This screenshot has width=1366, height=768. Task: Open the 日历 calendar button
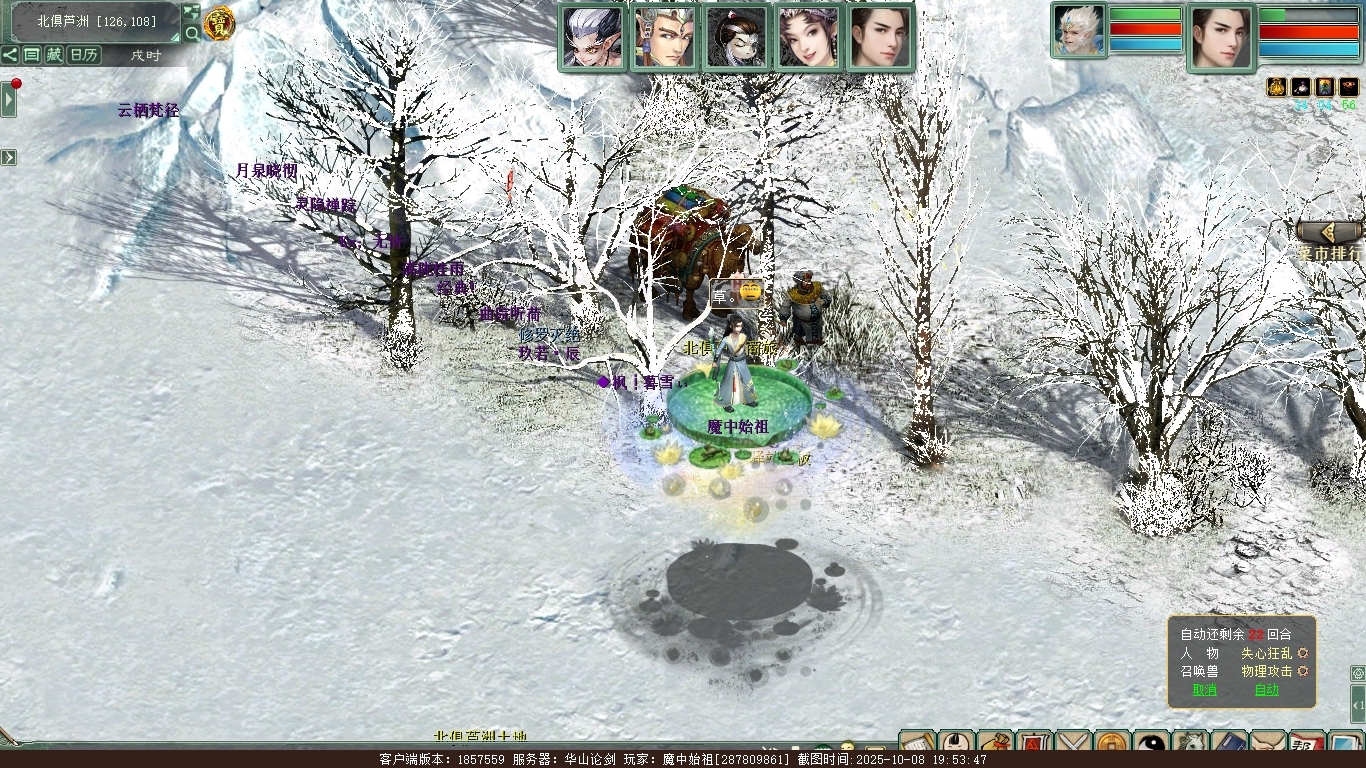83,55
